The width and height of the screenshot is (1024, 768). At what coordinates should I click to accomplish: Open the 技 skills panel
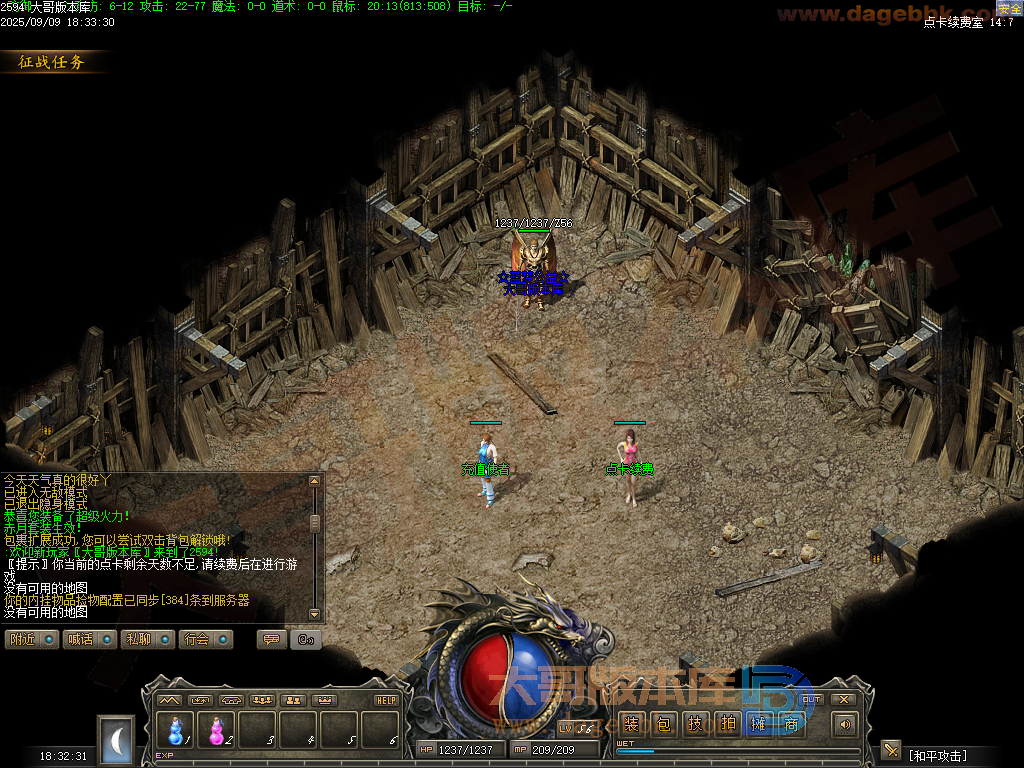695,725
